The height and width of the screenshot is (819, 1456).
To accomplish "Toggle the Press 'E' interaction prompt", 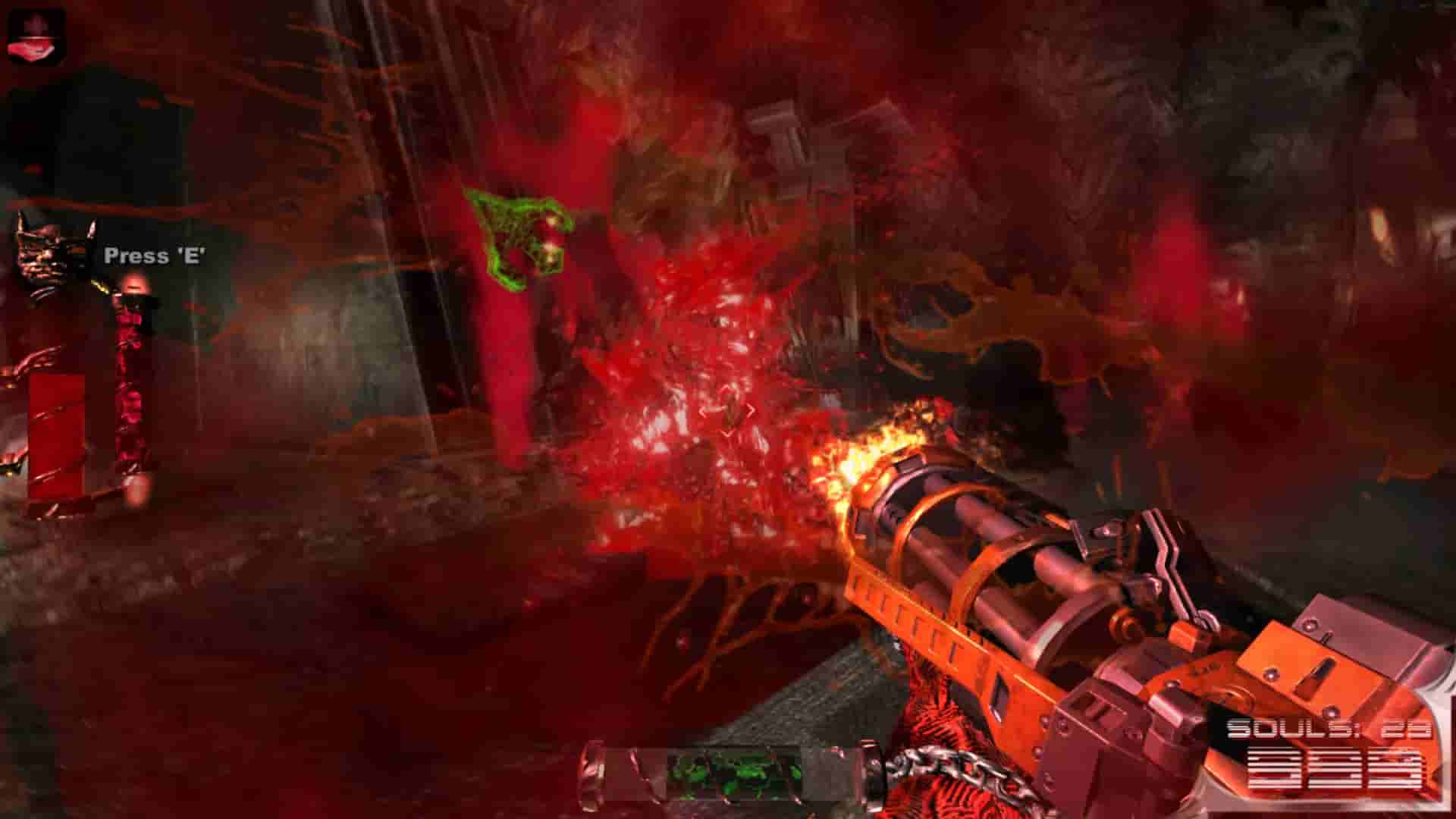I will point(154,256).
